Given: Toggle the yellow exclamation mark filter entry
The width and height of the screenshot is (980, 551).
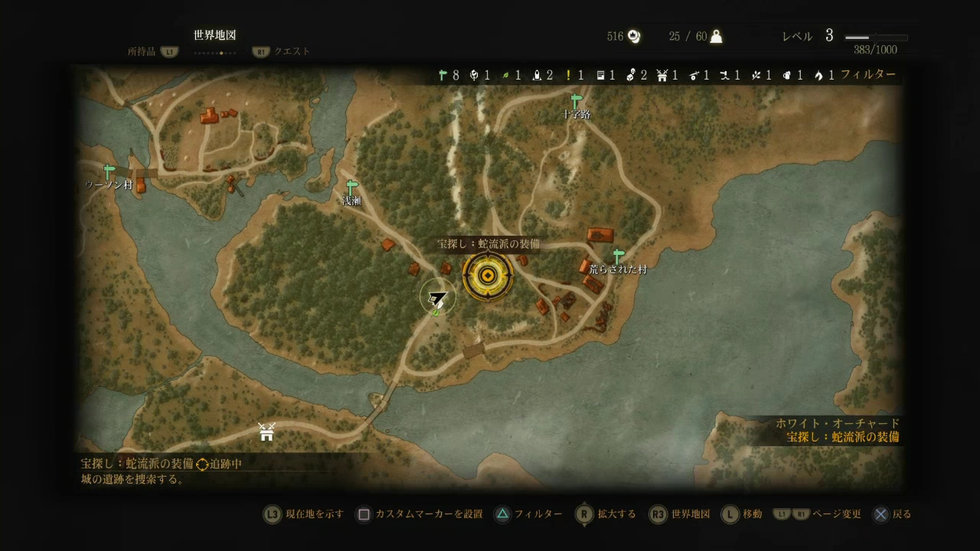Looking at the screenshot, I should (568, 75).
